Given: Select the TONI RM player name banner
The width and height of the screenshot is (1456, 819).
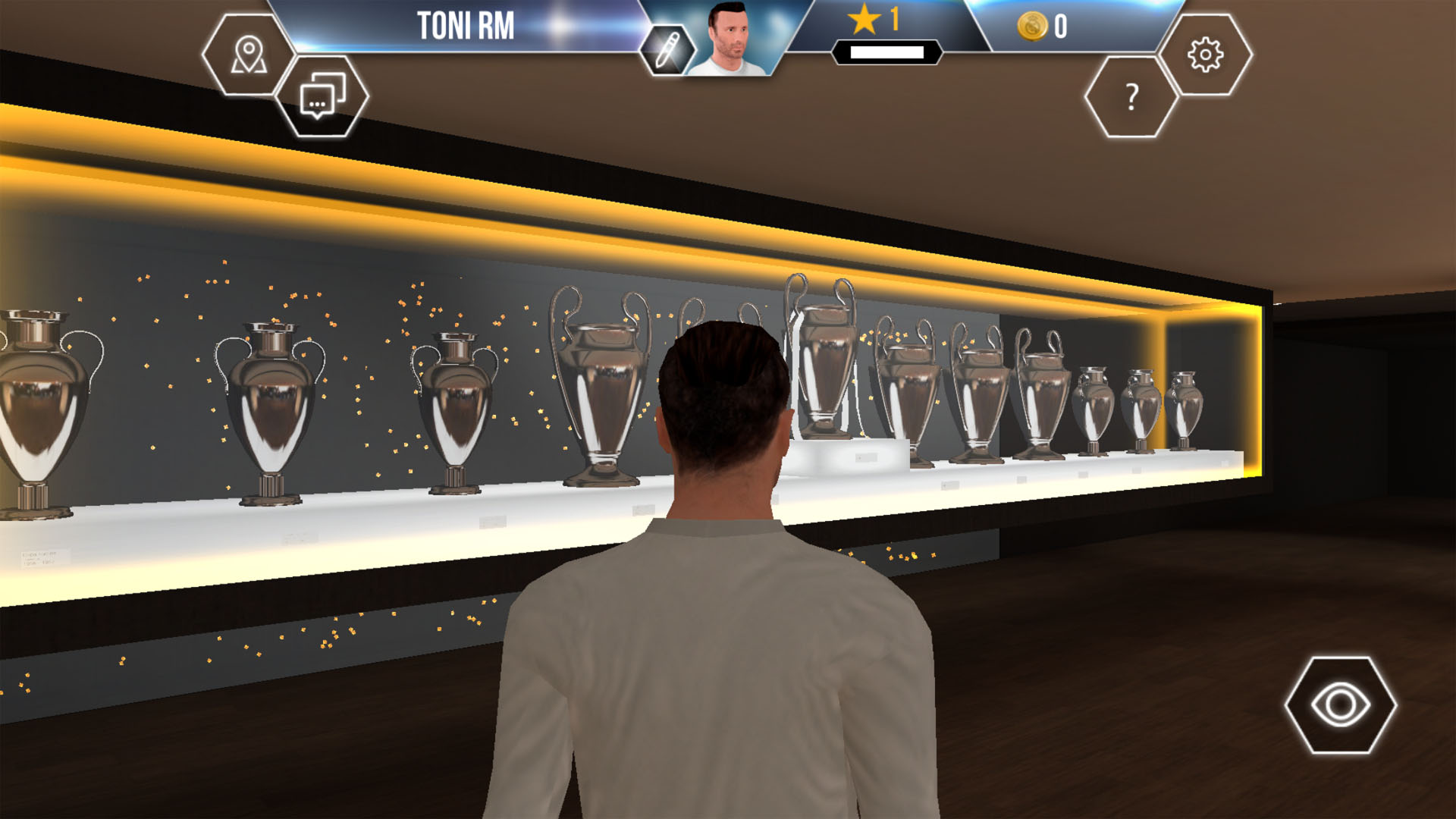Looking at the screenshot, I should click(x=466, y=26).
